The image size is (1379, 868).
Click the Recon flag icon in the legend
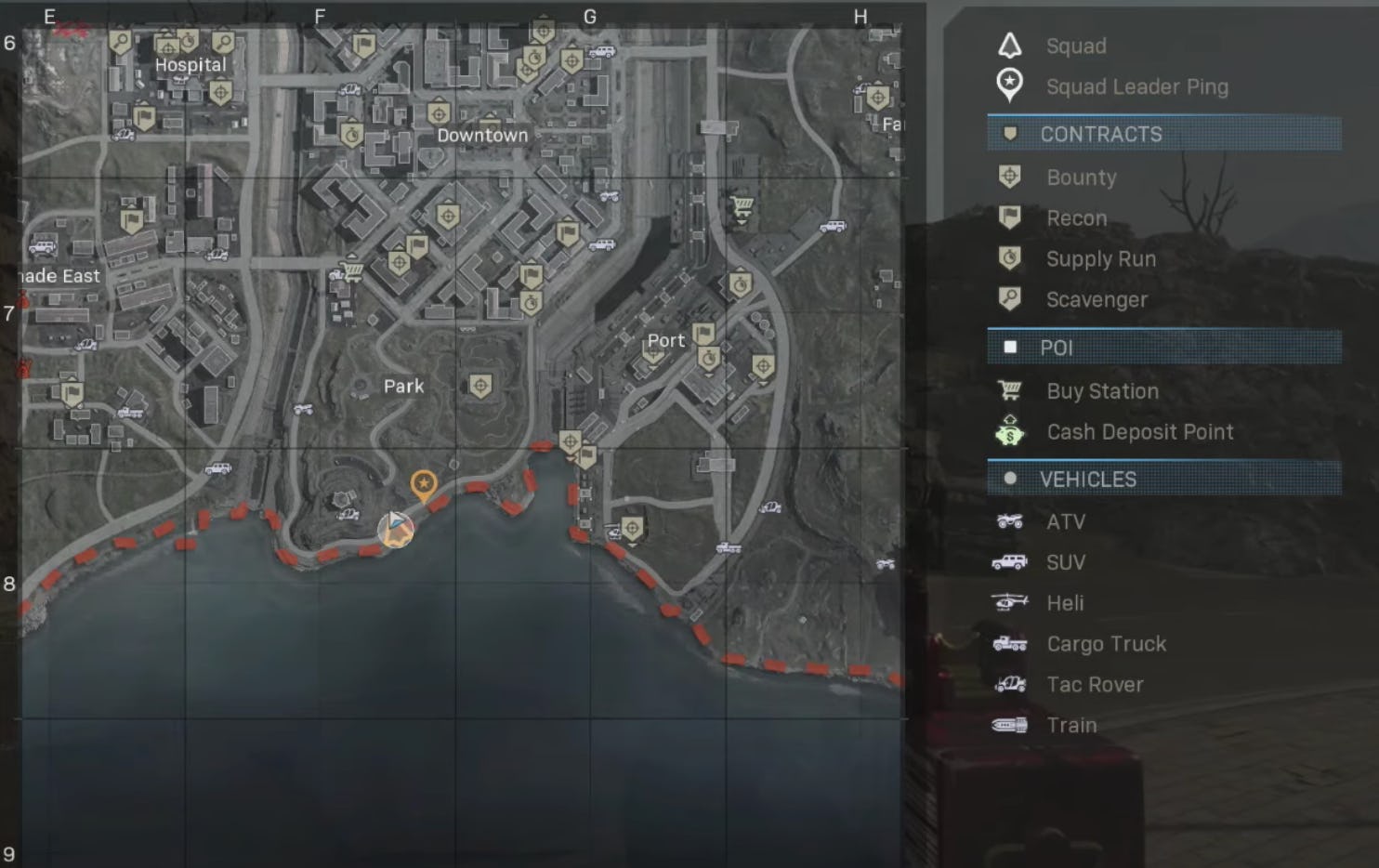pyautogui.click(x=1010, y=217)
